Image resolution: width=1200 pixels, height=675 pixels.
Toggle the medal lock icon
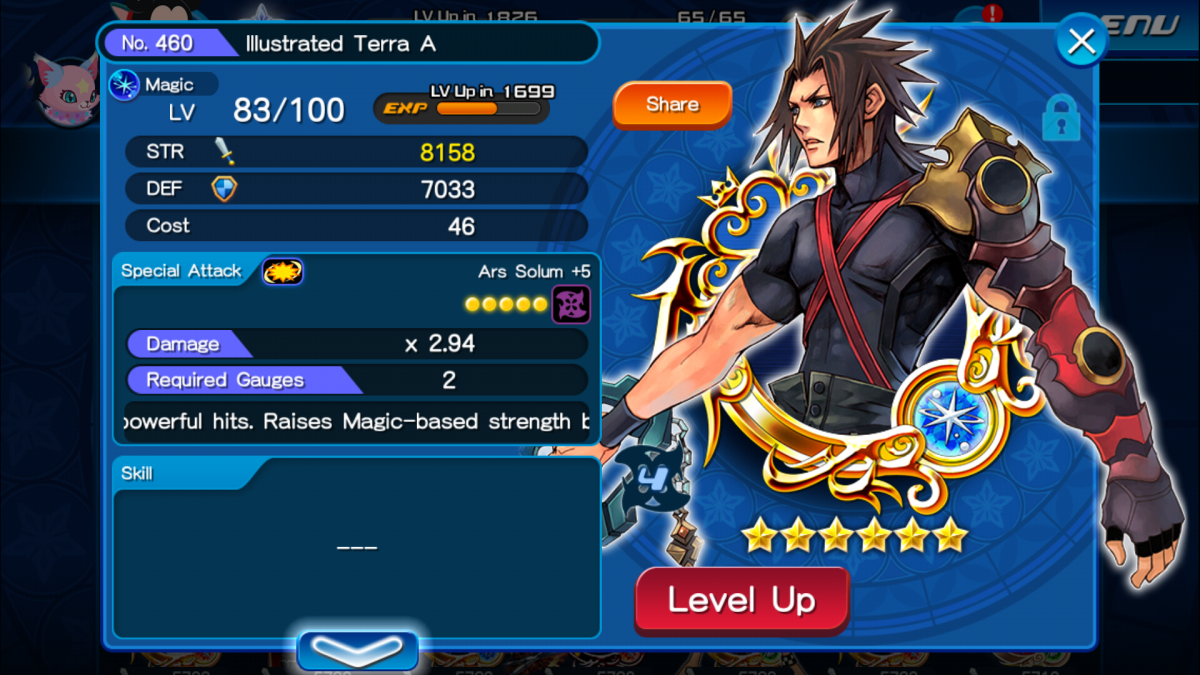click(1061, 119)
